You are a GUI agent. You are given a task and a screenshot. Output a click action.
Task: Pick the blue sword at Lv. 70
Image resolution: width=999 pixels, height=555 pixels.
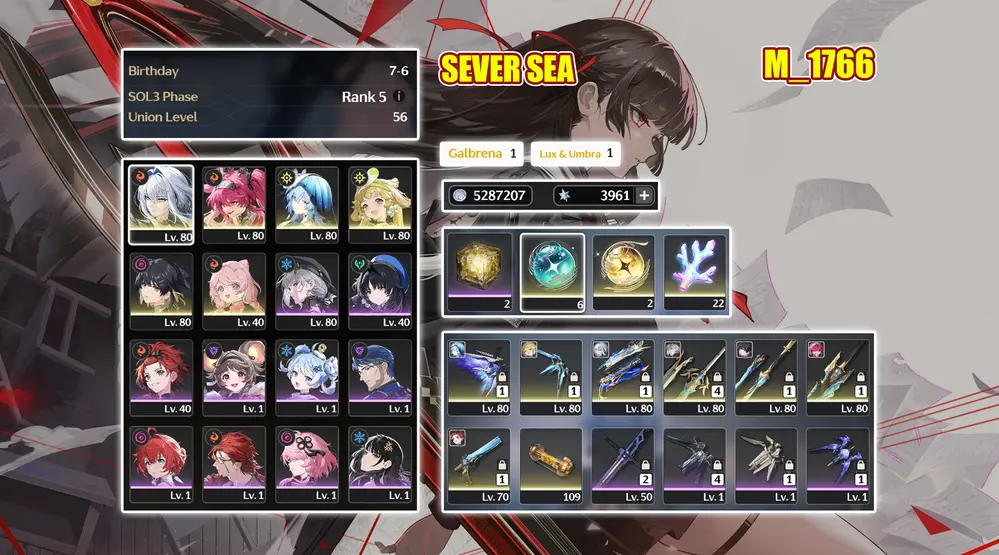click(480, 465)
